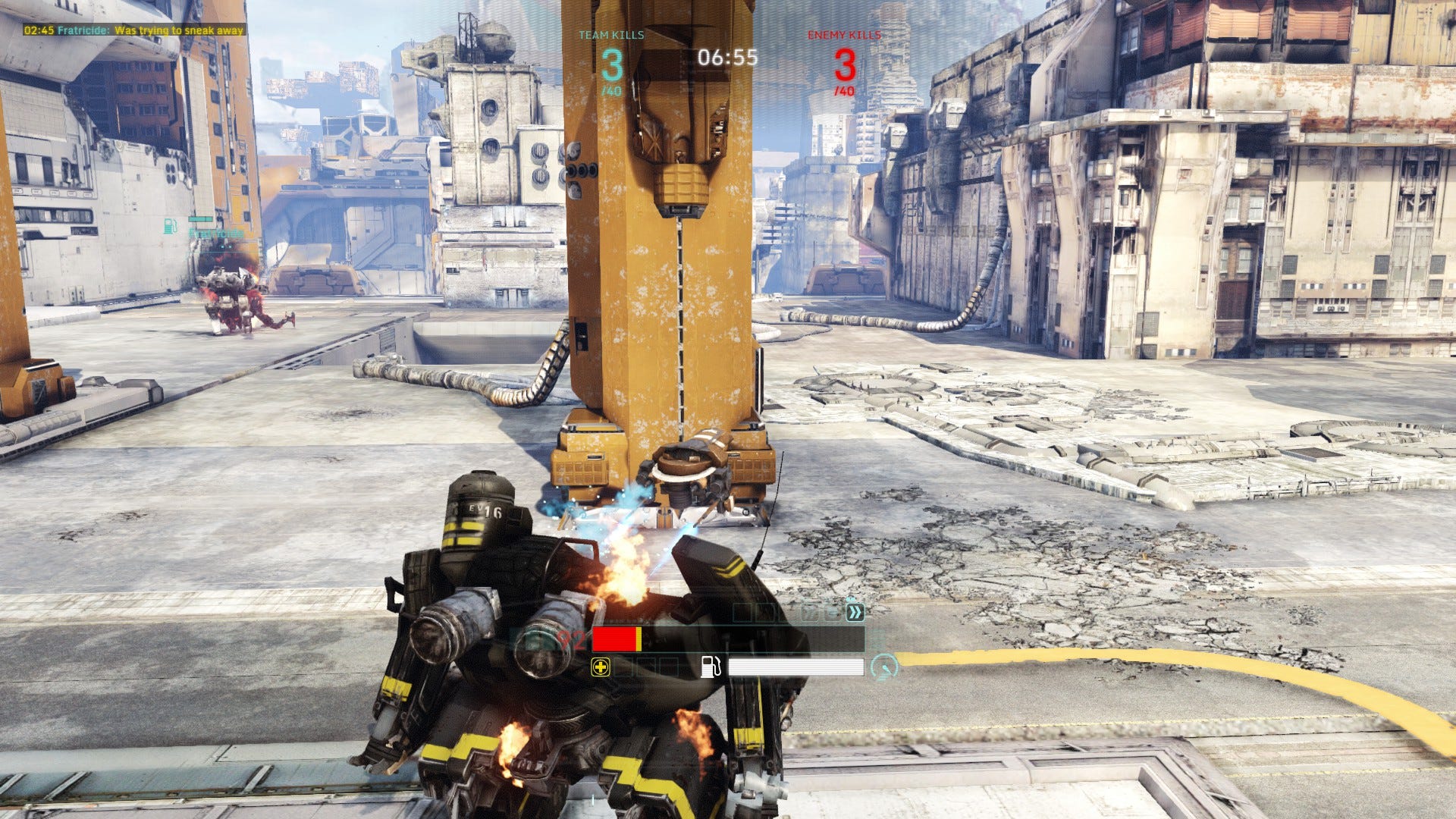
Task: Select the yellow repair cross icon
Action: [x=601, y=667]
